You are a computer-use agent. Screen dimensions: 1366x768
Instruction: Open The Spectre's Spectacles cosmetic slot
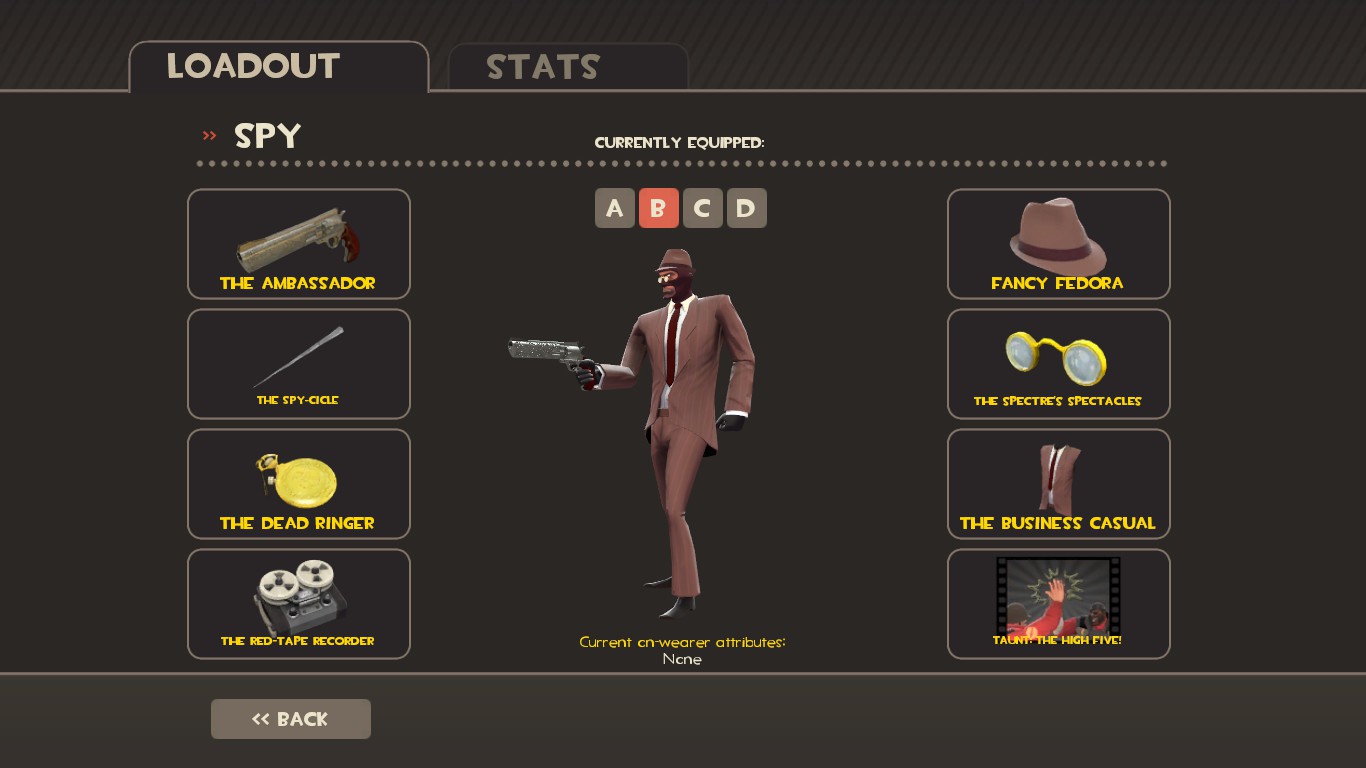pyautogui.click(x=1058, y=364)
